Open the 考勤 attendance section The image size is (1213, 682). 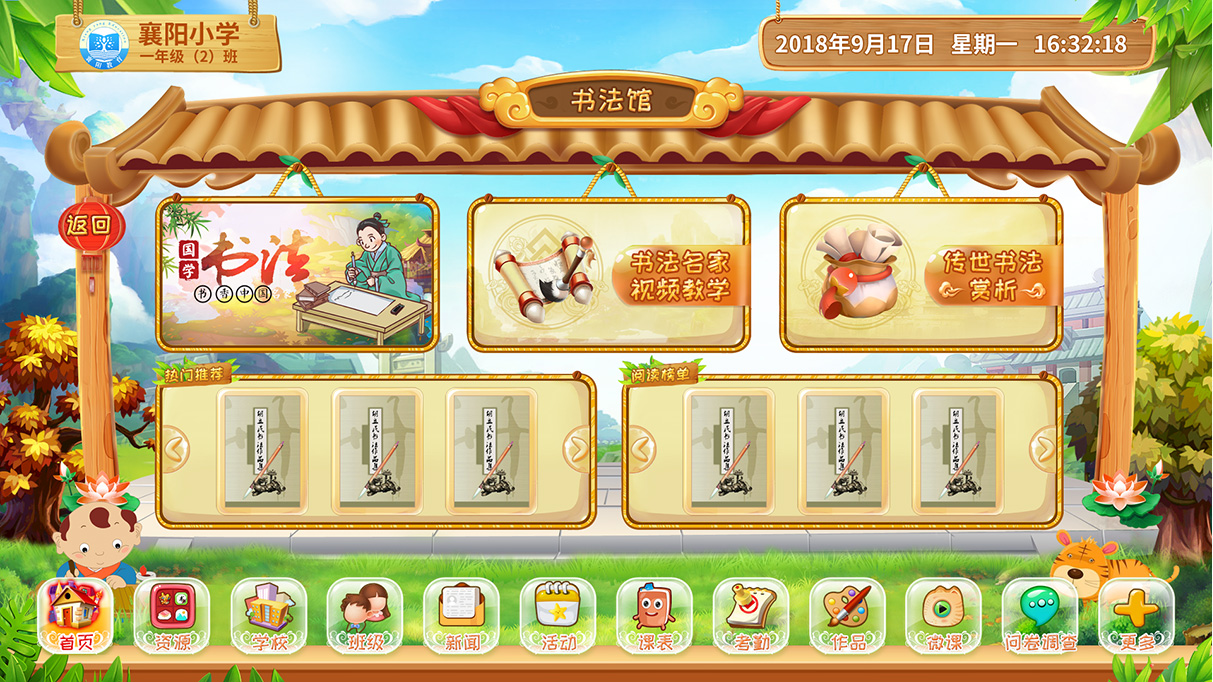[x=751, y=616]
